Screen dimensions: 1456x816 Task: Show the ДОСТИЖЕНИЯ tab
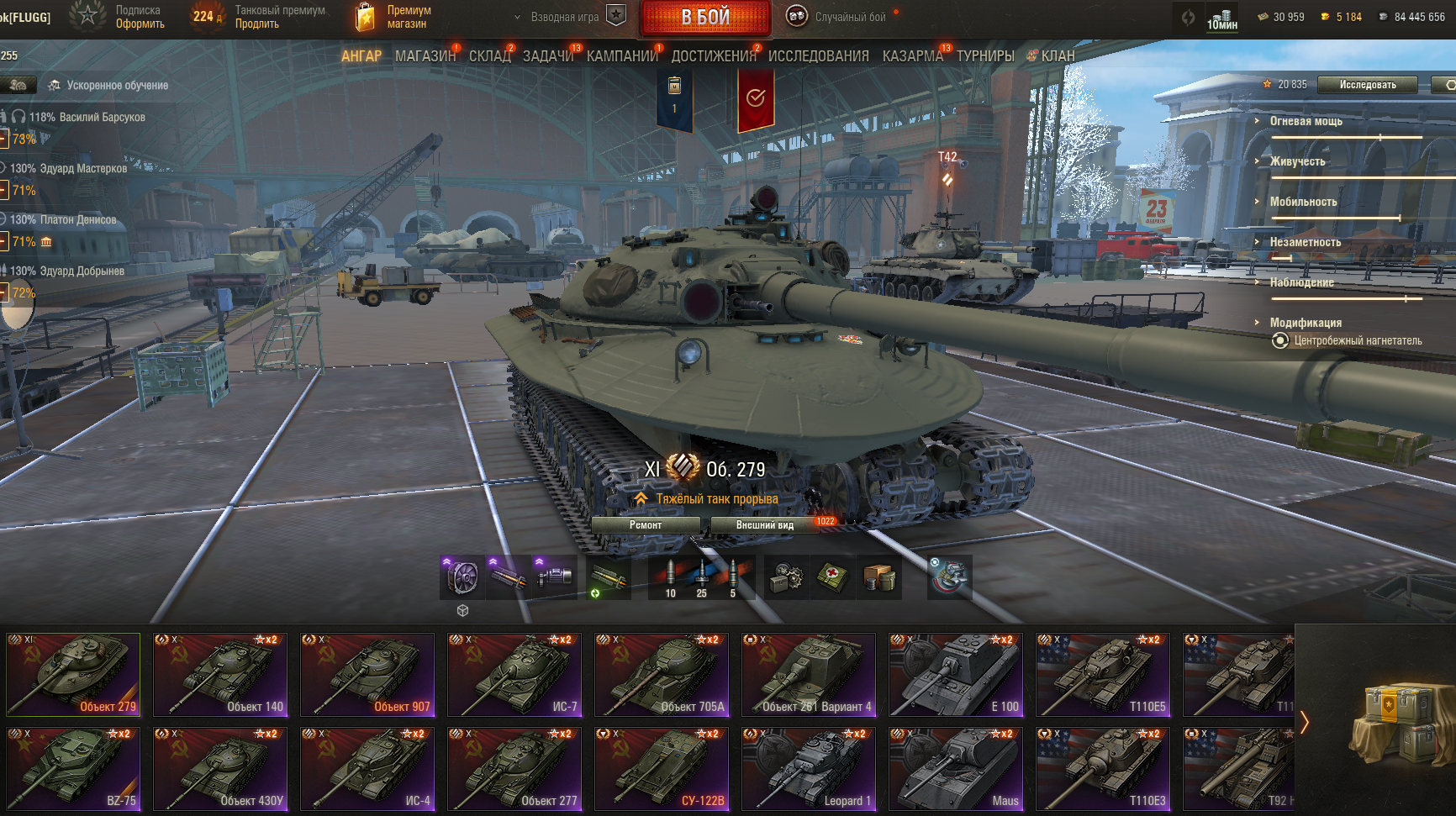click(x=713, y=56)
